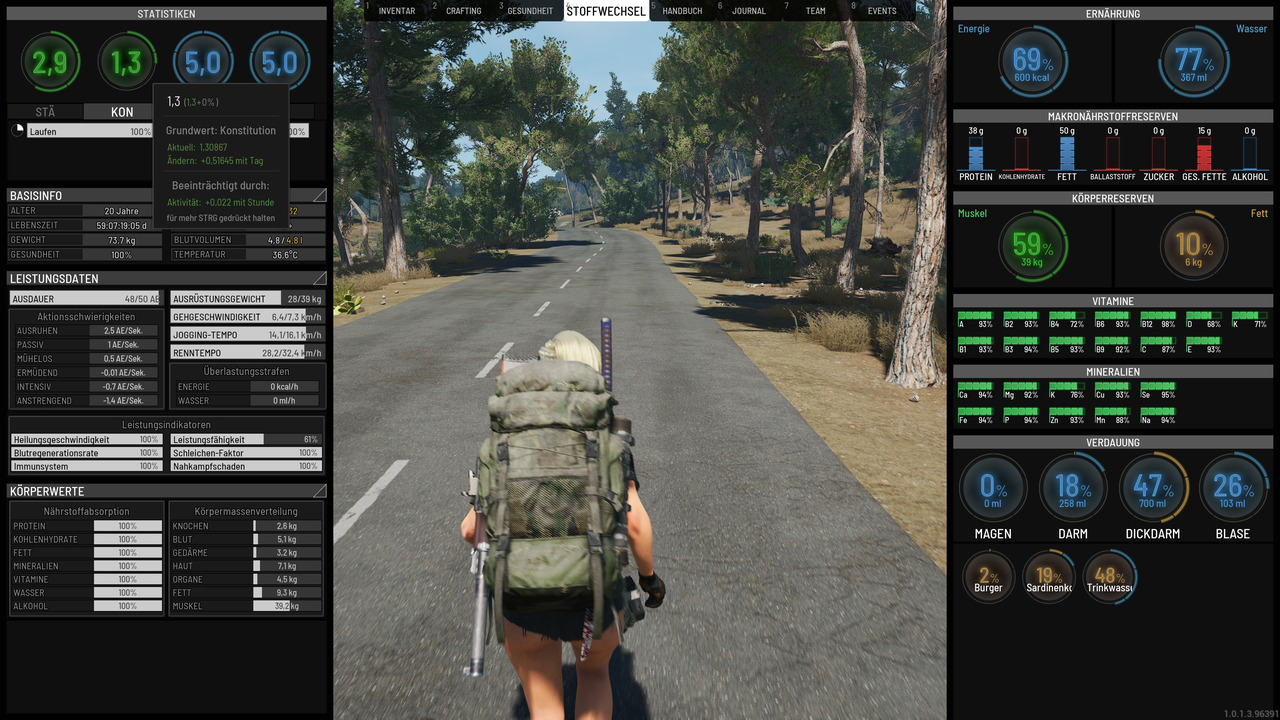Collapse the Basisinfo section triangle
The image size is (1280, 720).
click(320, 195)
